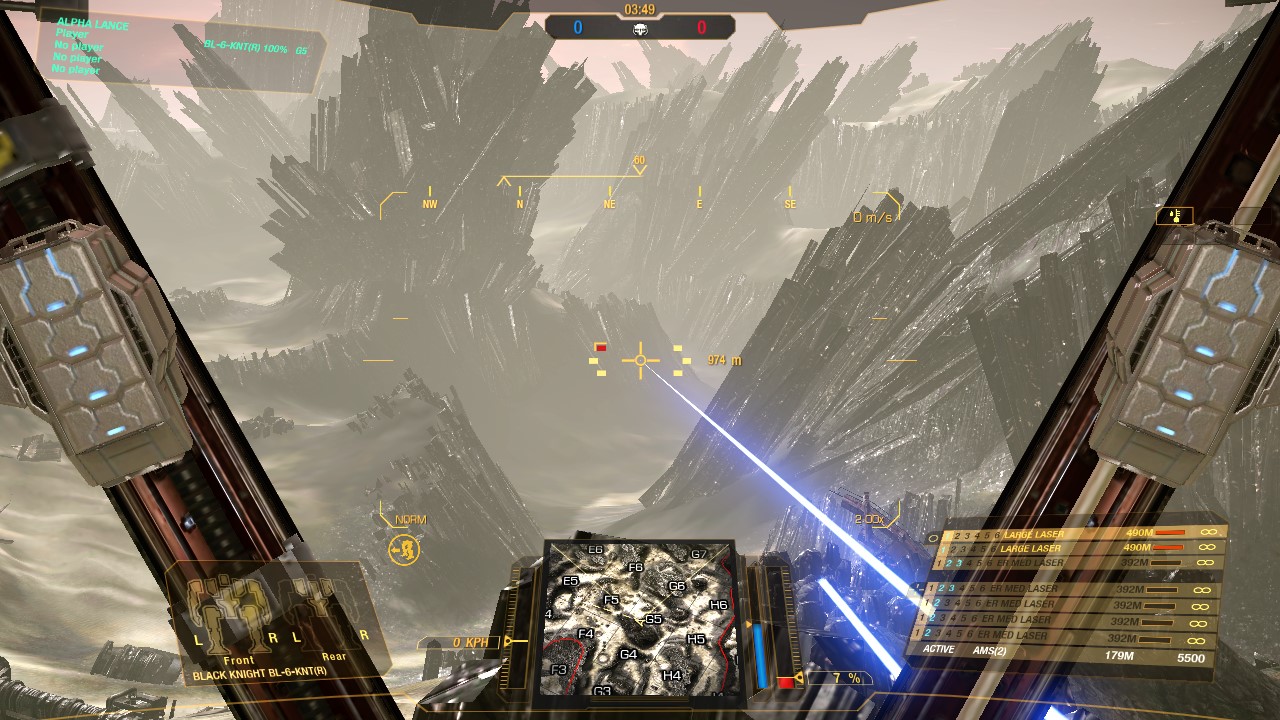Click the skull icon between team scores
This screenshot has height=720, width=1280.
point(640,30)
